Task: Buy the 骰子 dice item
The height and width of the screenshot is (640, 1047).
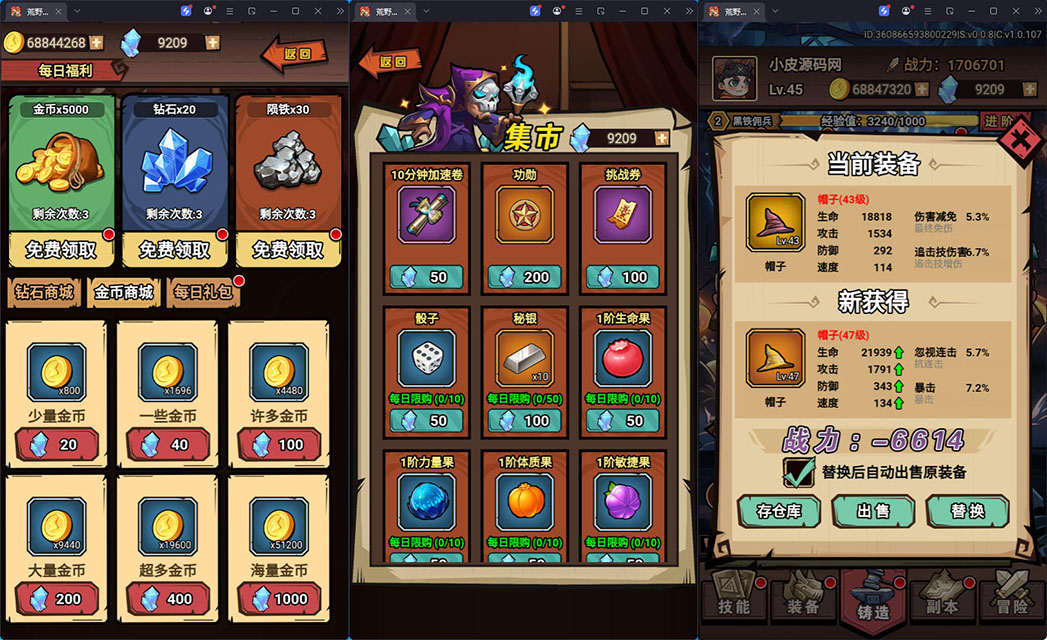Action: tap(426, 421)
